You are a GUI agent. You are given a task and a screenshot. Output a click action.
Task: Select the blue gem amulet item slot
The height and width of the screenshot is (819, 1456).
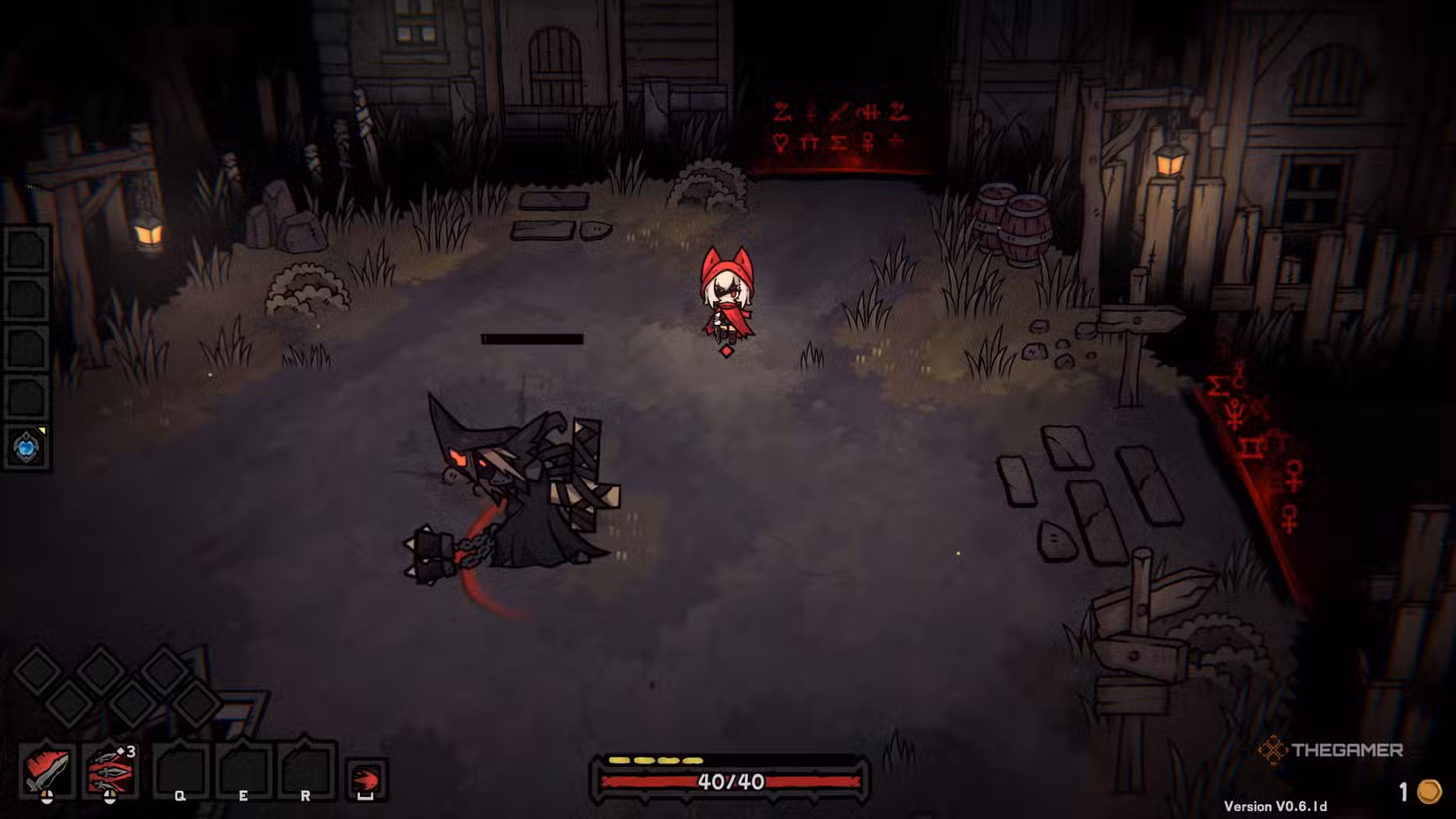(x=26, y=447)
